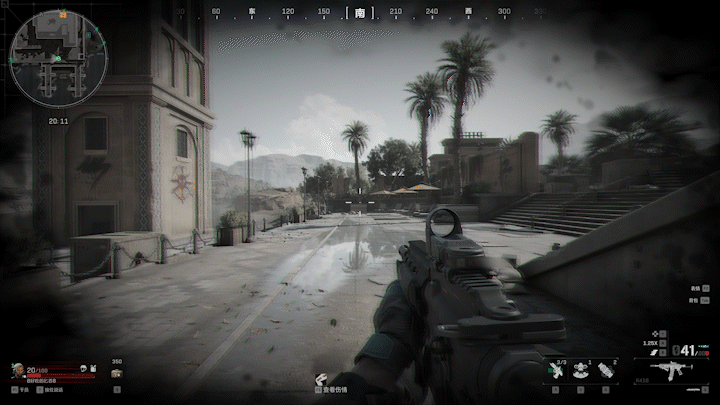720x405 pixels.
Task: Open the circular minimap
Action: [58, 59]
